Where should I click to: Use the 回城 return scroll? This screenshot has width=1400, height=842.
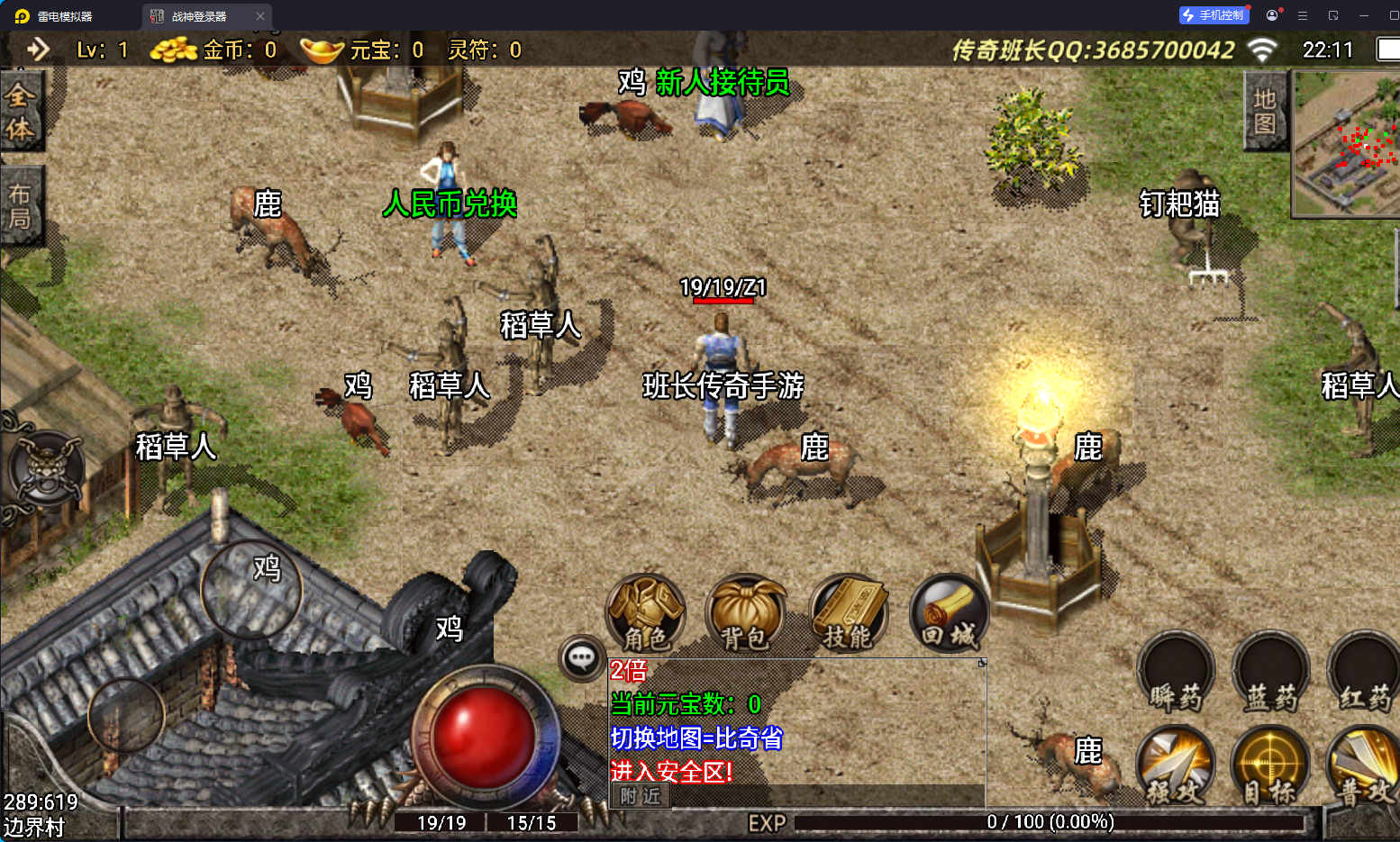tap(950, 614)
